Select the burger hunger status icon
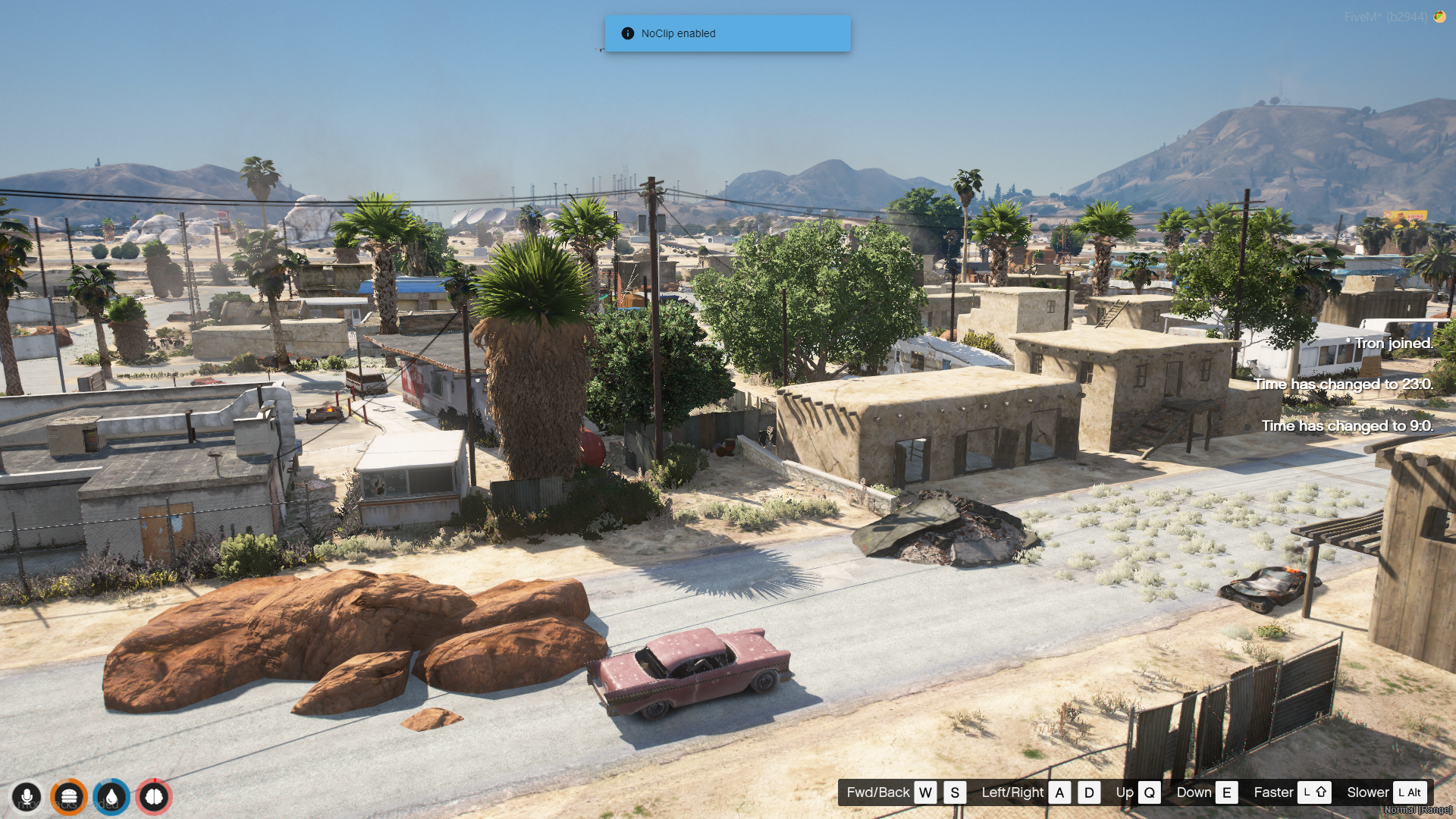The width and height of the screenshot is (1456, 819). point(69,797)
